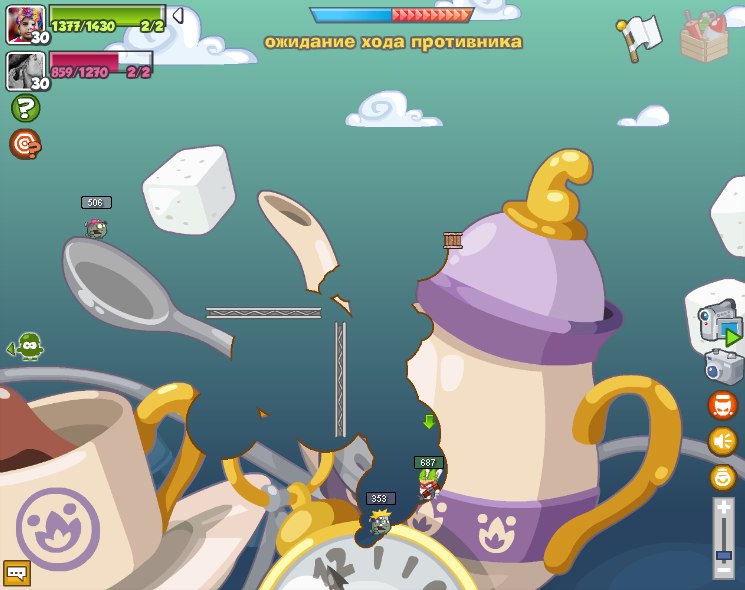Collapse the team health panel arrow
Screen dimensions: 745x590
tap(177, 16)
